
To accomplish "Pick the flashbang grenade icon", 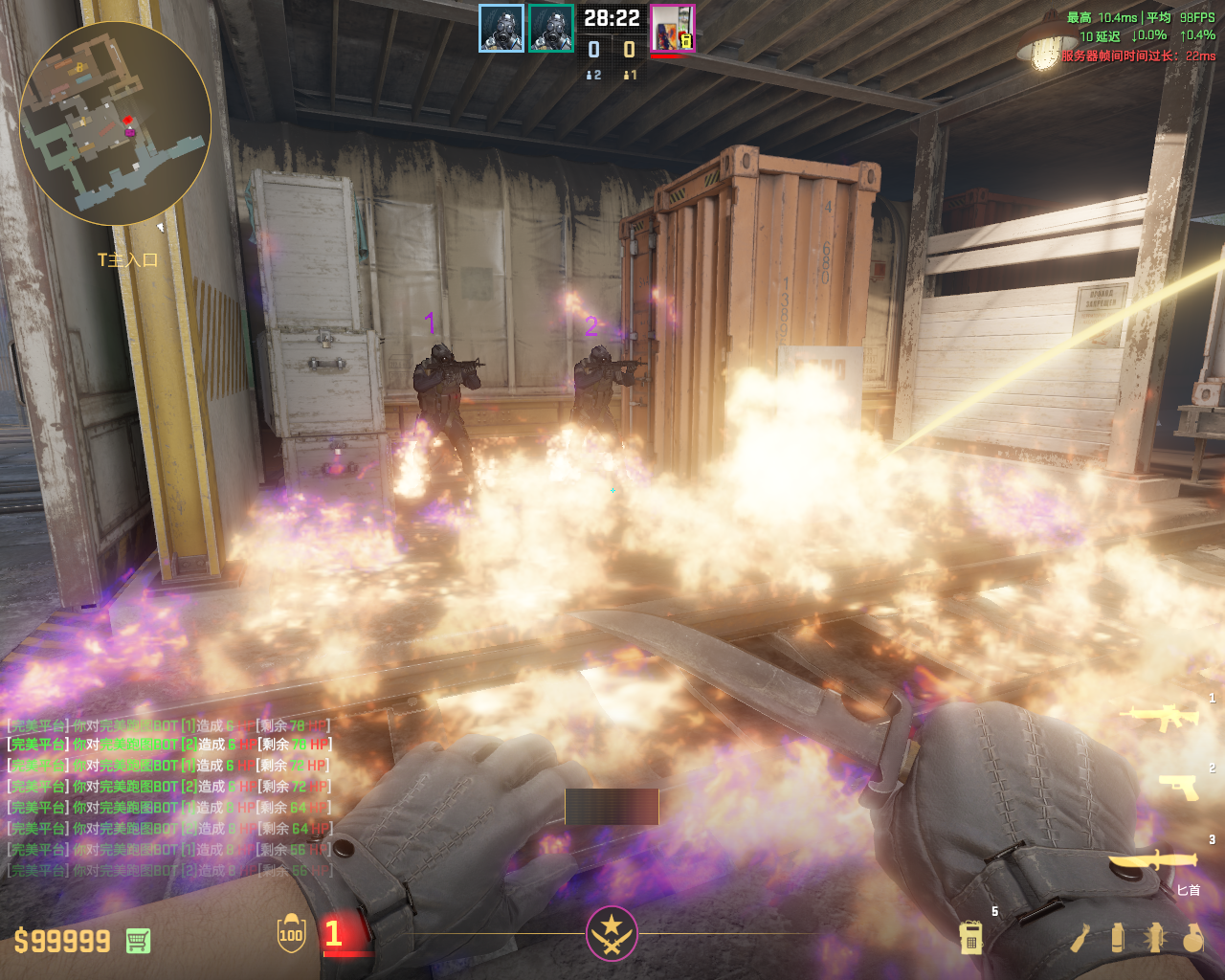I will point(1154,937).
